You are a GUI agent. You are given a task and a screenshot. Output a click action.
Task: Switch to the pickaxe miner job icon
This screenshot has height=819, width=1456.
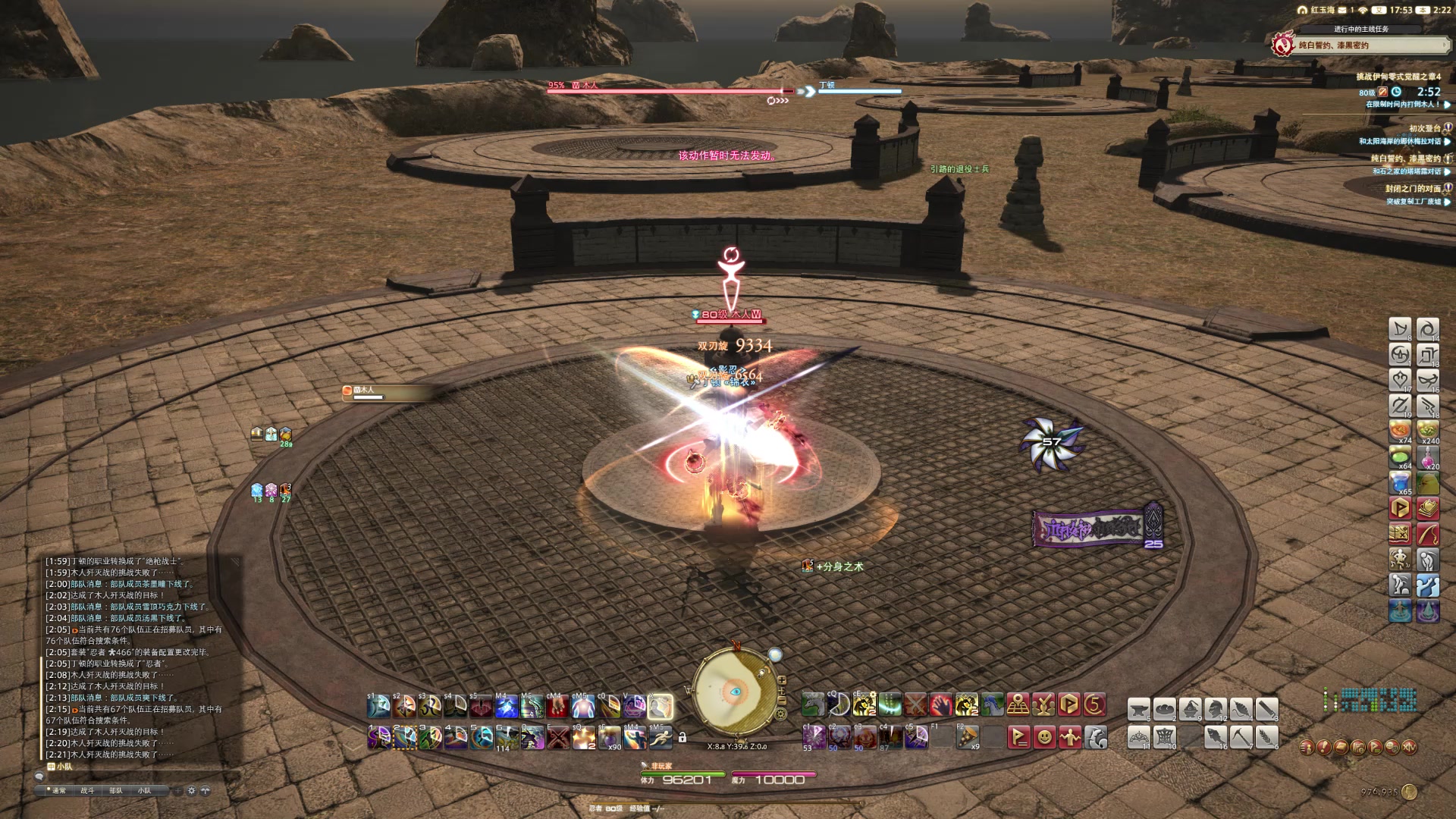click(1241, 736)
